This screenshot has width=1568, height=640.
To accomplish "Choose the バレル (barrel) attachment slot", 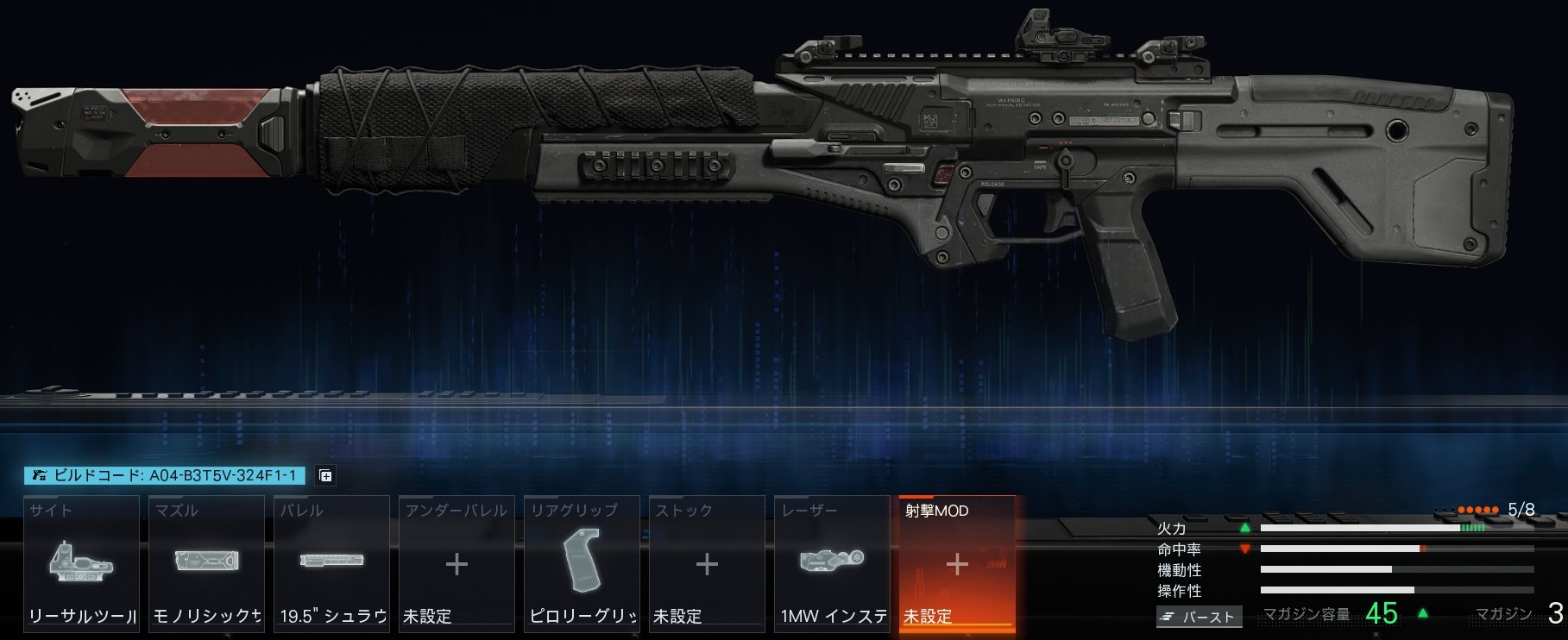I will pyautogui.click(x=332, y=564).
